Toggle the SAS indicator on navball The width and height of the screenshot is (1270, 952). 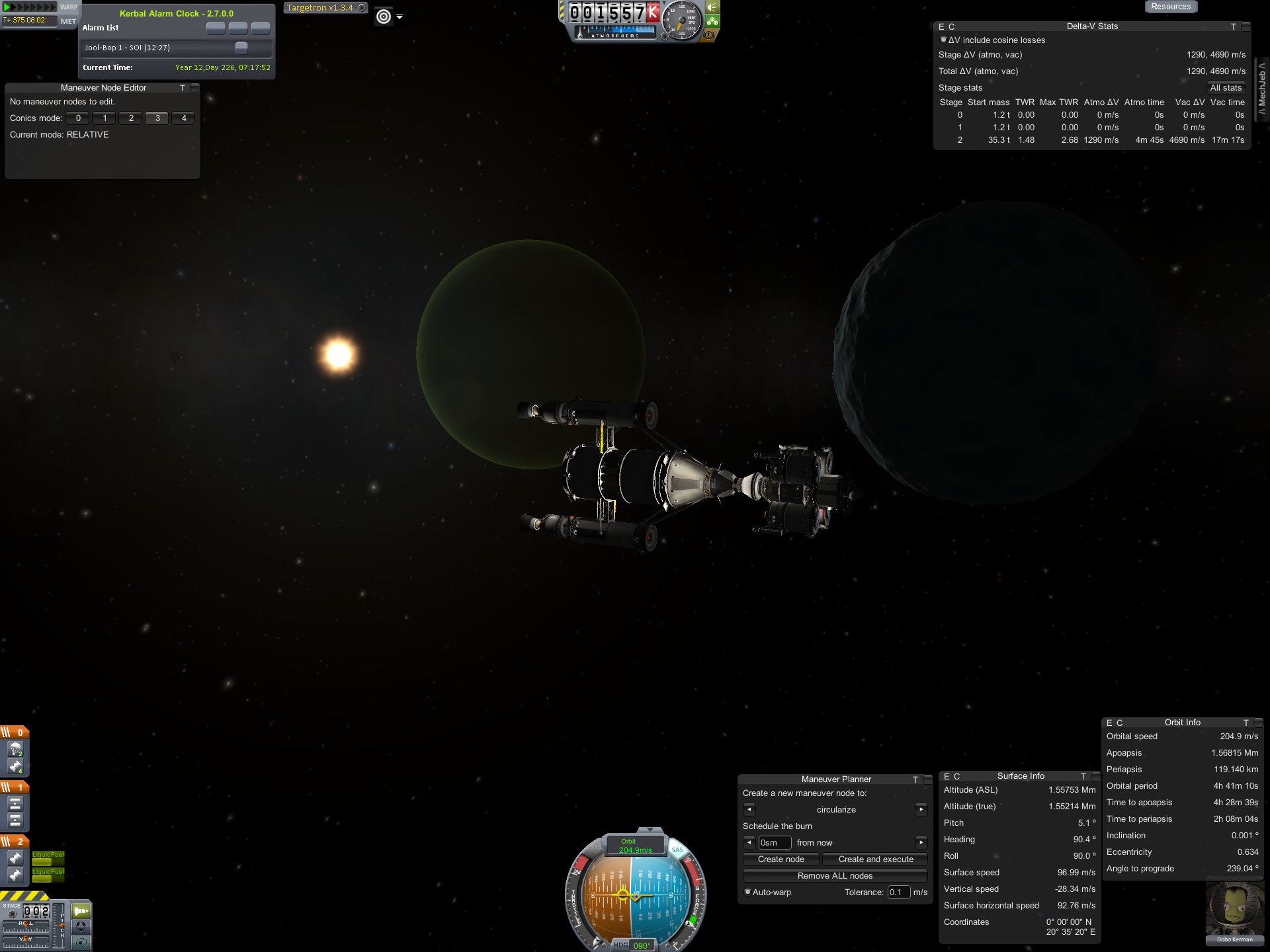click(677, 850)
